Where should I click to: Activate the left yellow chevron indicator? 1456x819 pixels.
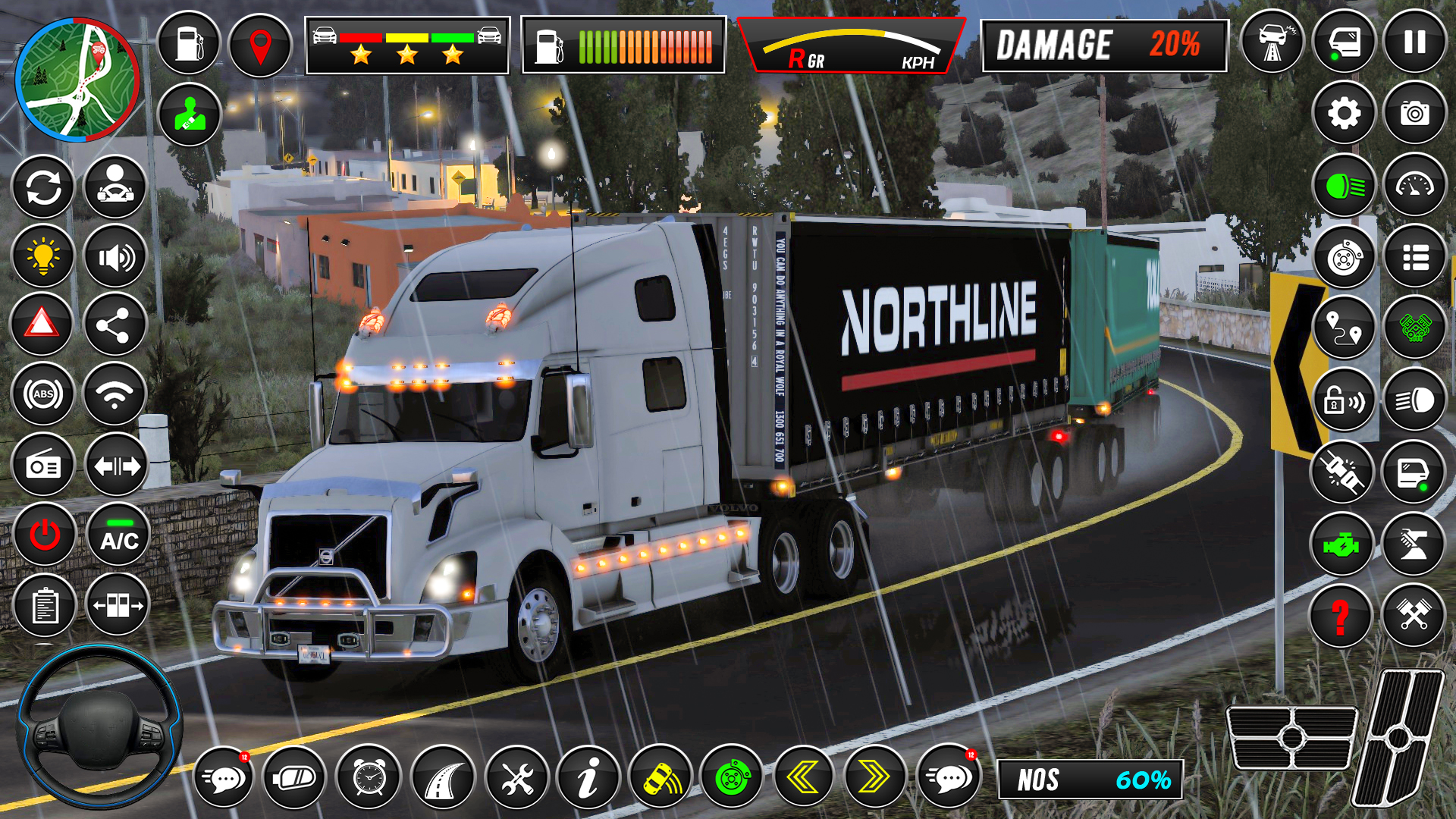click(802, 777)
